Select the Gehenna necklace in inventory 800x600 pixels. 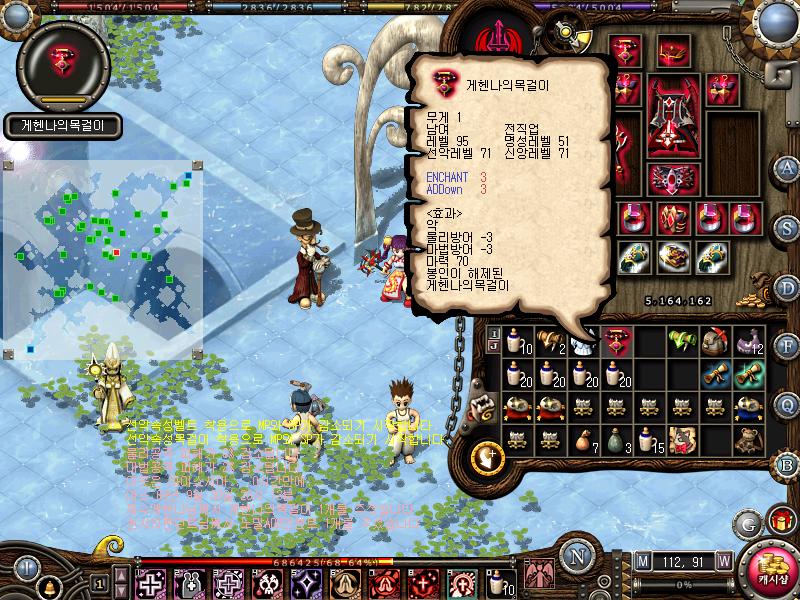[617, 343]
